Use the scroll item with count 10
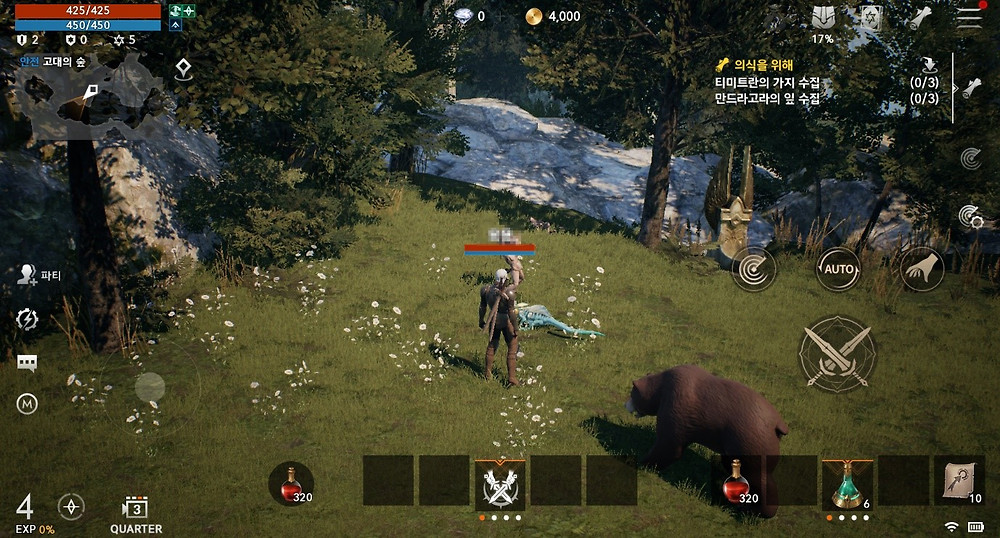Image resolution: width=1000 pixels, height=538 pixels. click(958, 481)
